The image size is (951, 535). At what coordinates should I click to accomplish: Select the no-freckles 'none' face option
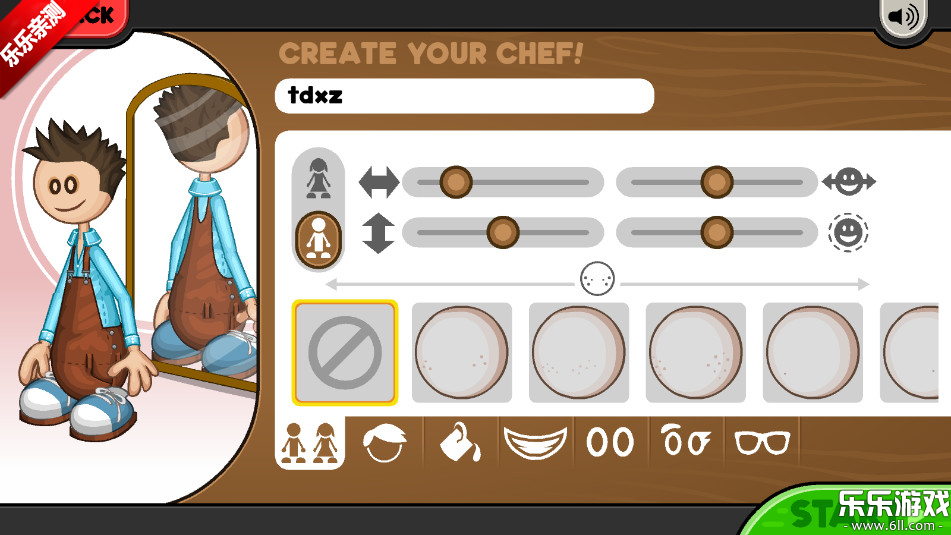click(345, 352)
